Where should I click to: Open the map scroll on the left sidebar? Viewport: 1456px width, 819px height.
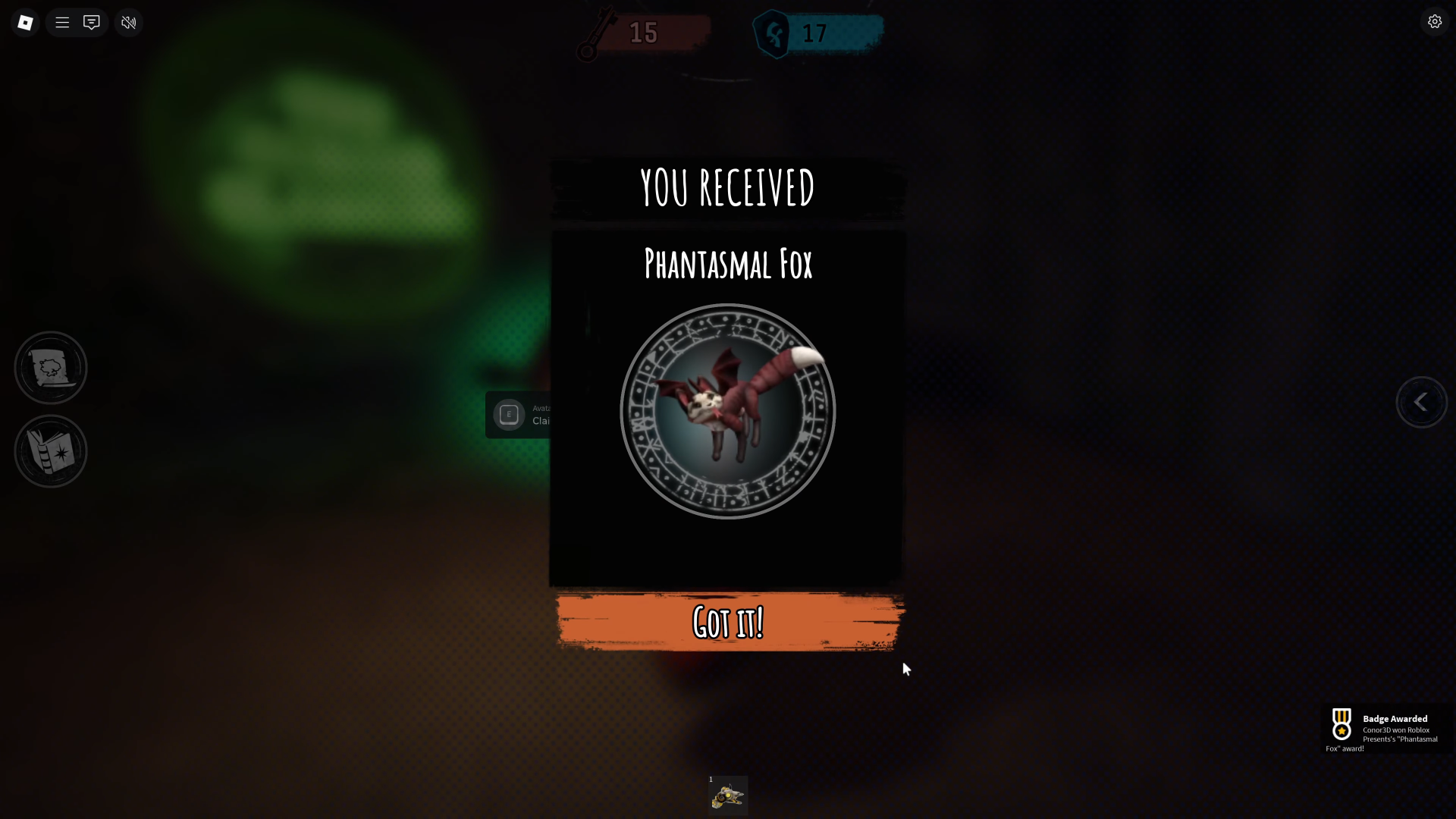[50, 367]
